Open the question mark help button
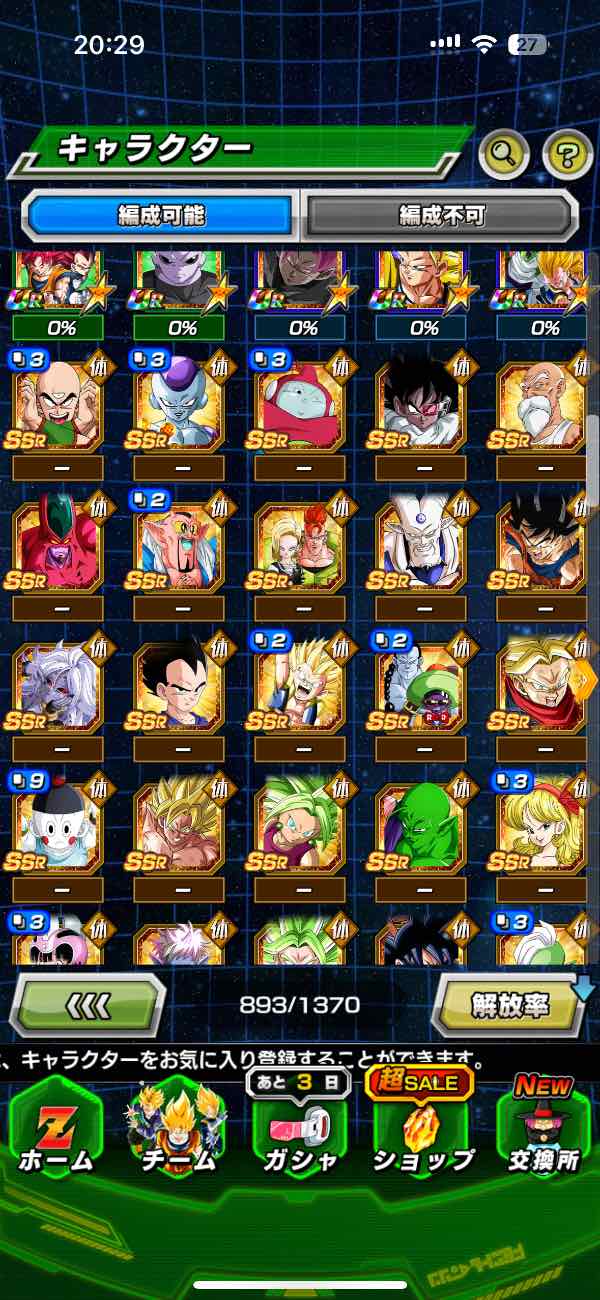This screenshot has height=1300, width=600. (x=567, y=154)
